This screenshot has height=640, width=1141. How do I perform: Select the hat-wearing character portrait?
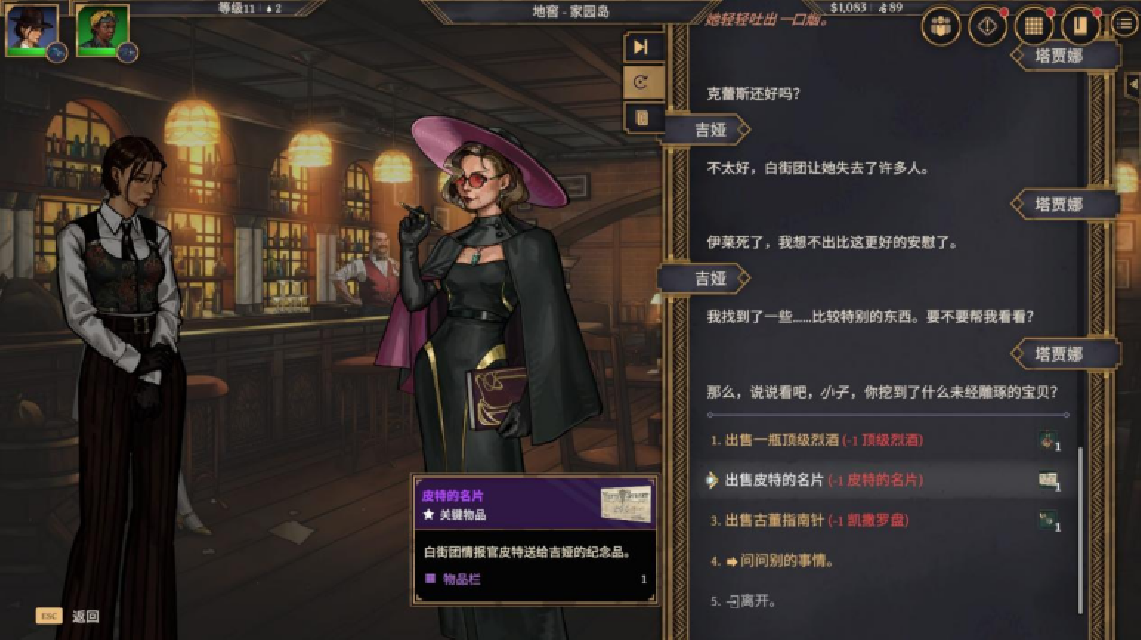[x=30, y=30]
